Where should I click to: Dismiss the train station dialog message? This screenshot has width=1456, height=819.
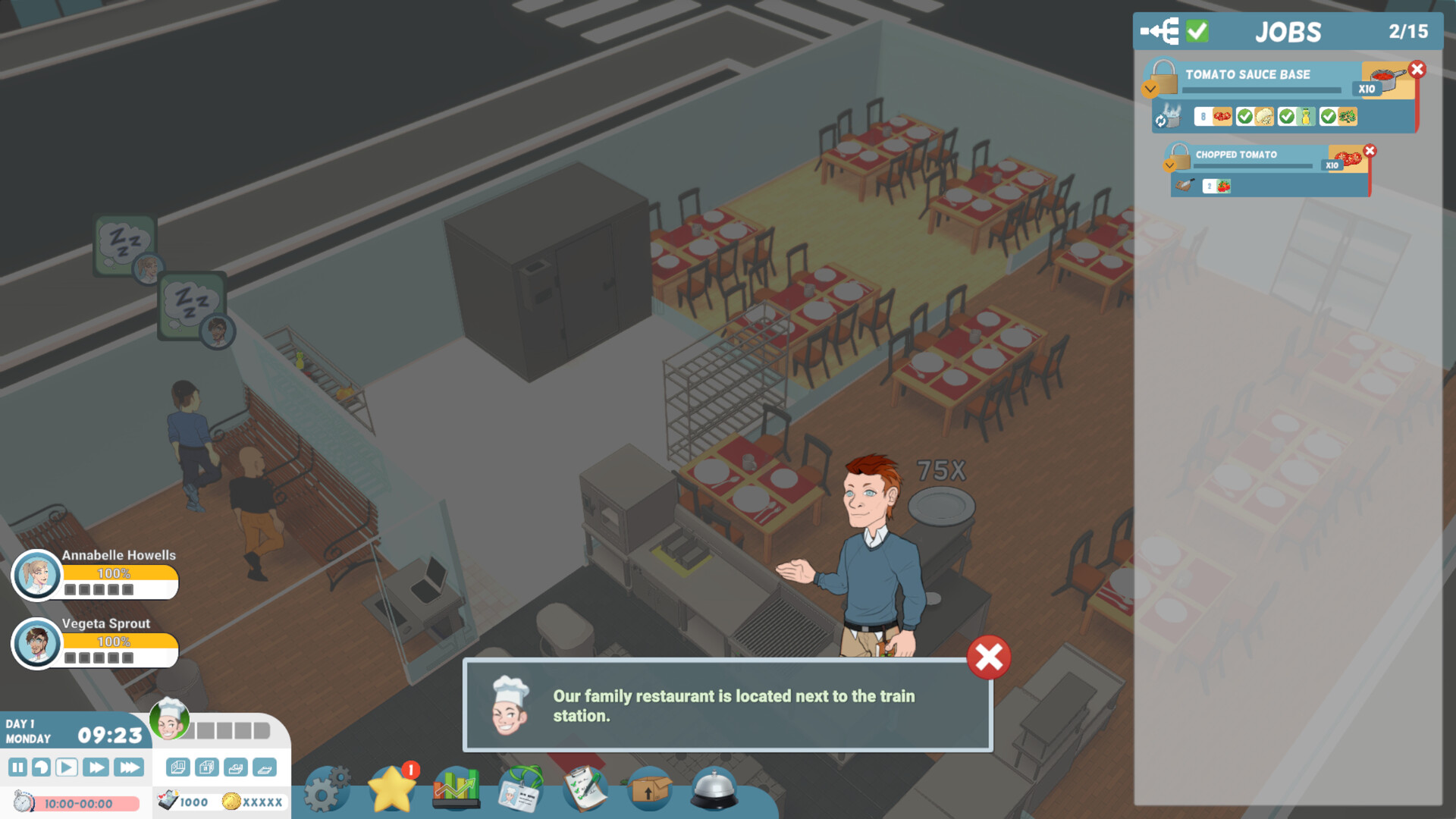tap(987, 658)
